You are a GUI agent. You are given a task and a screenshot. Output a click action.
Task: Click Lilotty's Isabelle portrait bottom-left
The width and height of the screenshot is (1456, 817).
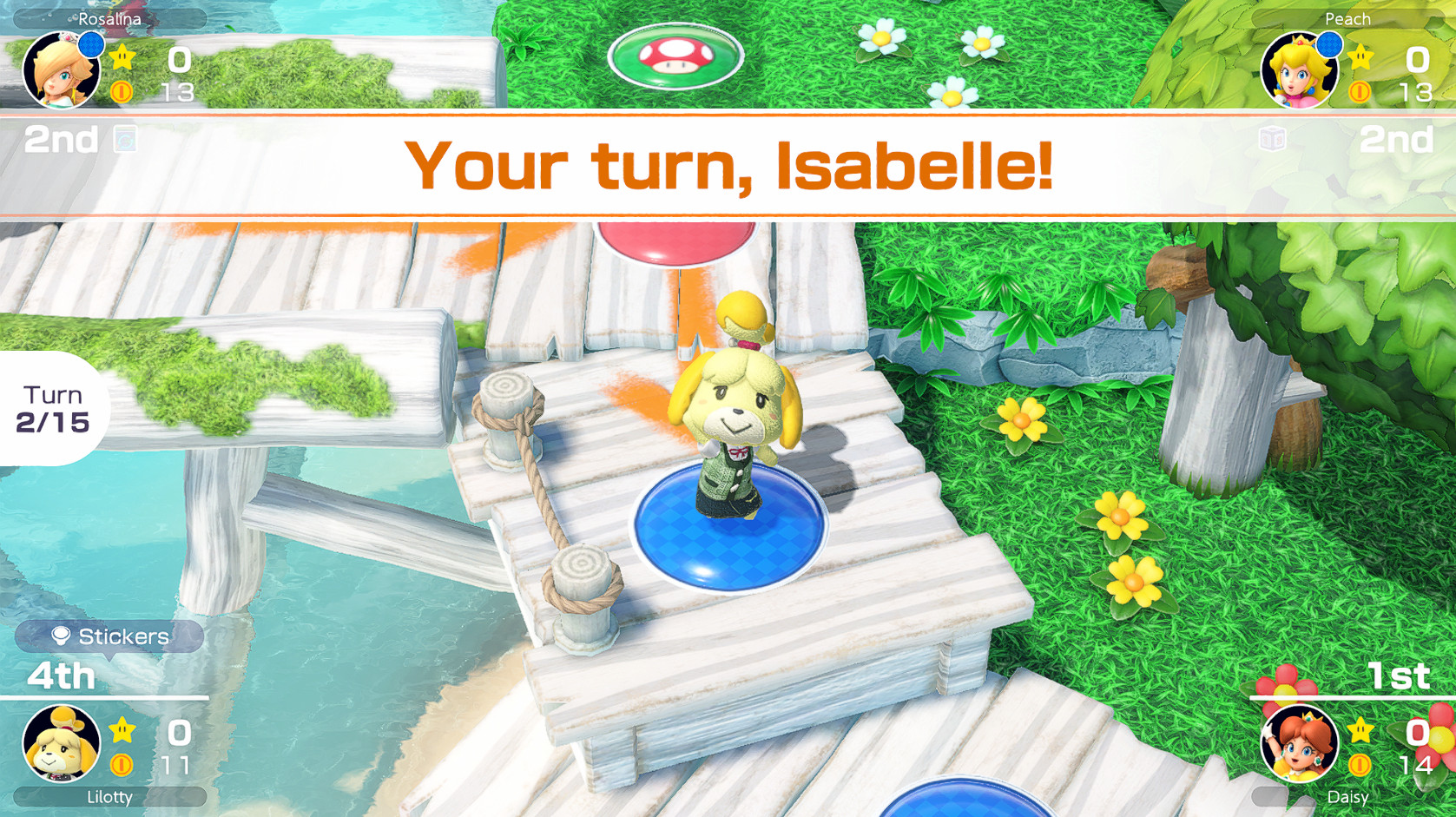coord(61,742)
